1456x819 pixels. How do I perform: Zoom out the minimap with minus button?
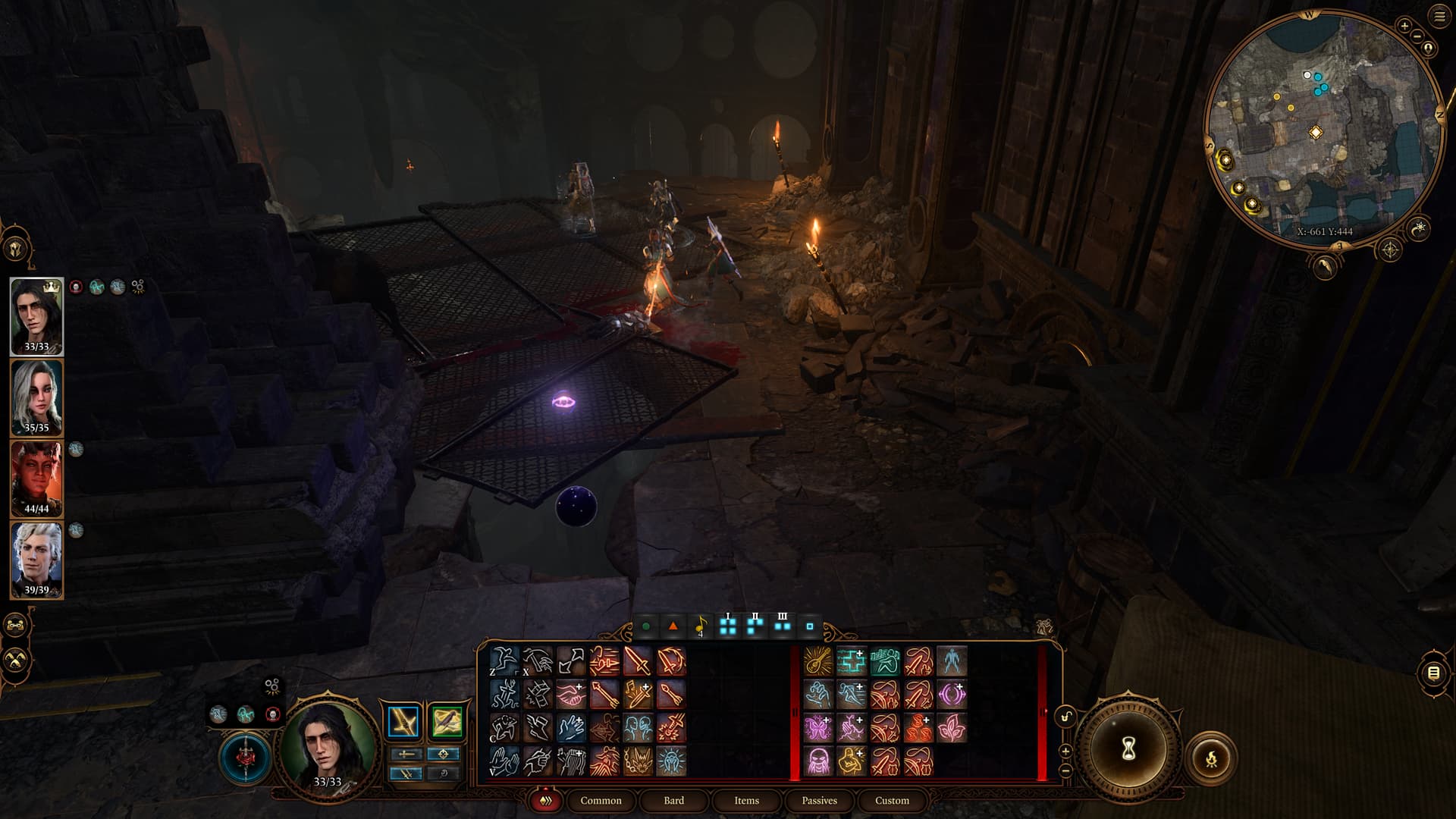[1417, 36]
